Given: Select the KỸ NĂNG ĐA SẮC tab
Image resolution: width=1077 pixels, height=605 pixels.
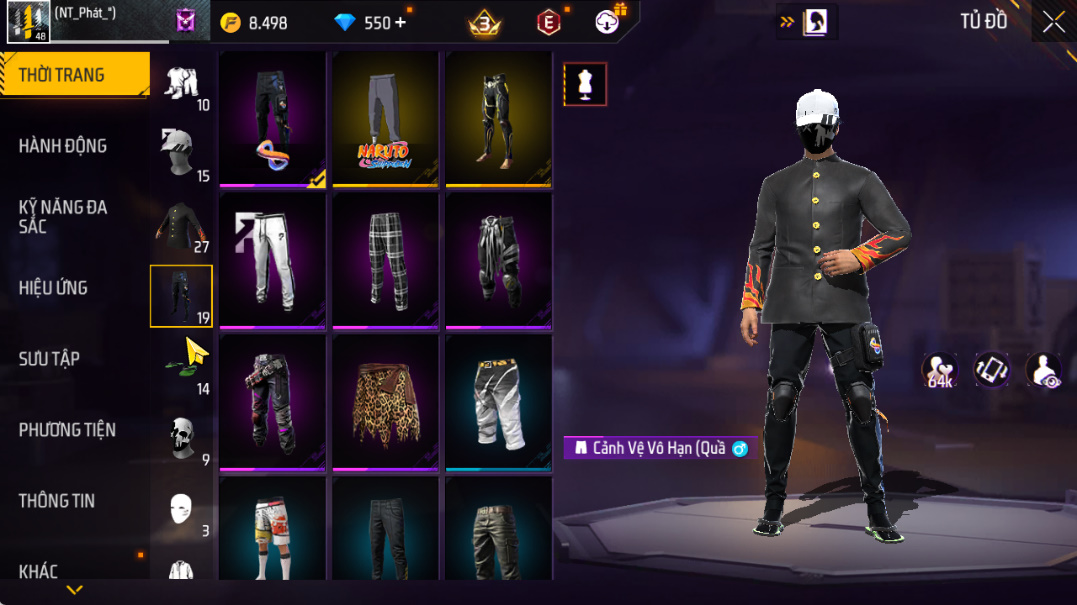Looking at the screenshot, I should (62, 217).
